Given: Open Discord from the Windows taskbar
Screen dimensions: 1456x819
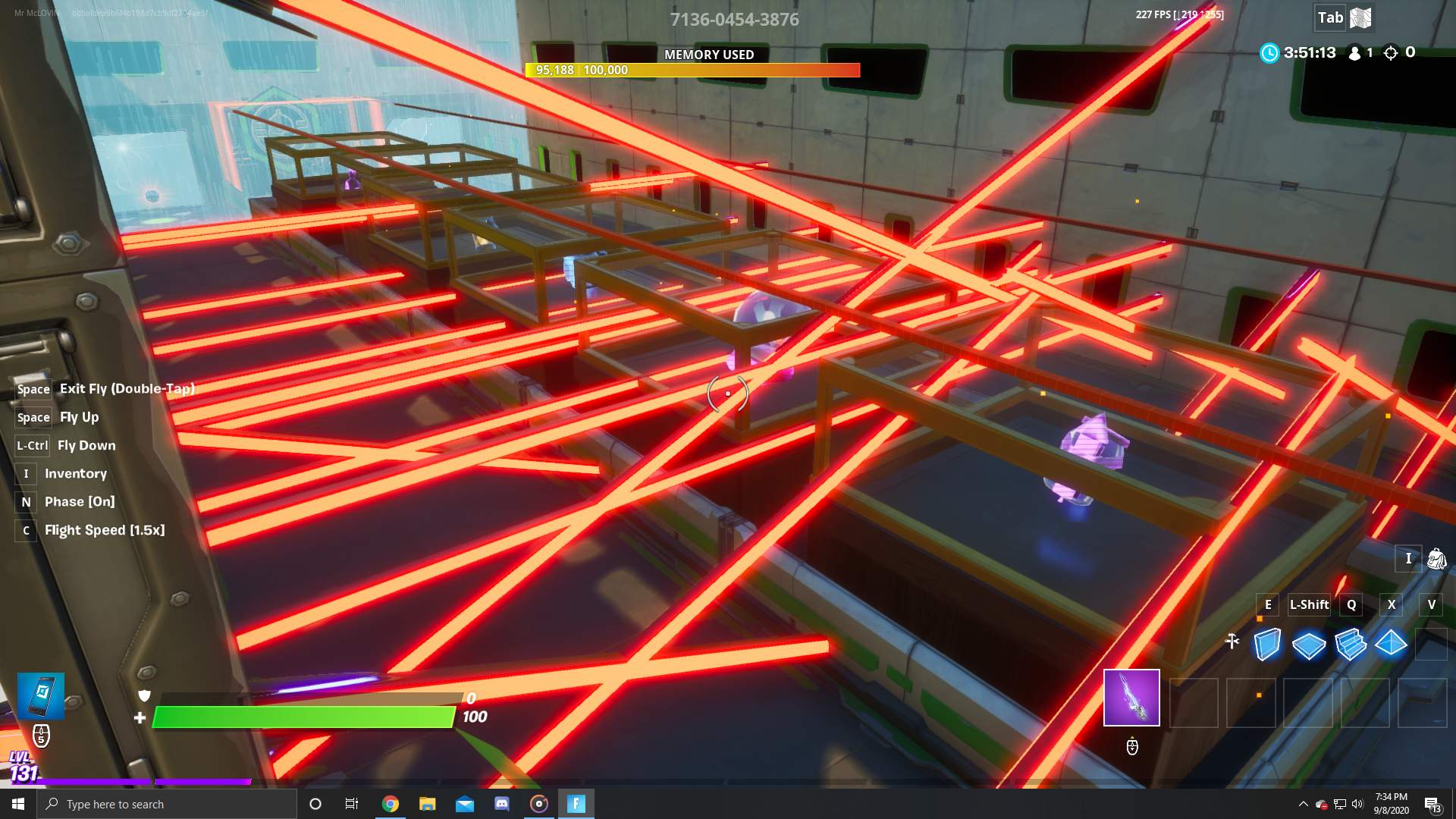Looking at the screenshot, I should coord(502,804).
